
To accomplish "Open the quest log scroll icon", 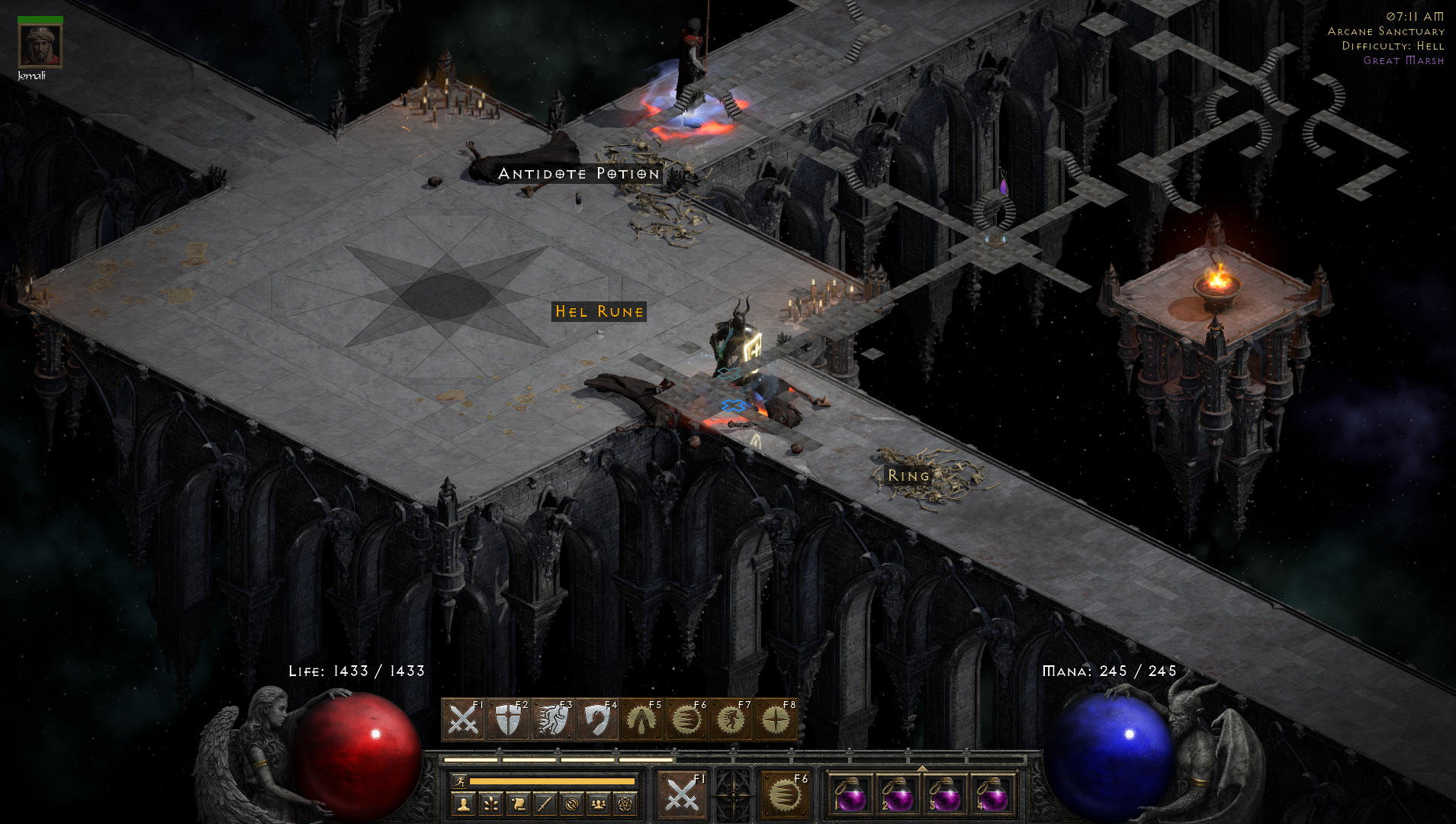I will [516, 803].
